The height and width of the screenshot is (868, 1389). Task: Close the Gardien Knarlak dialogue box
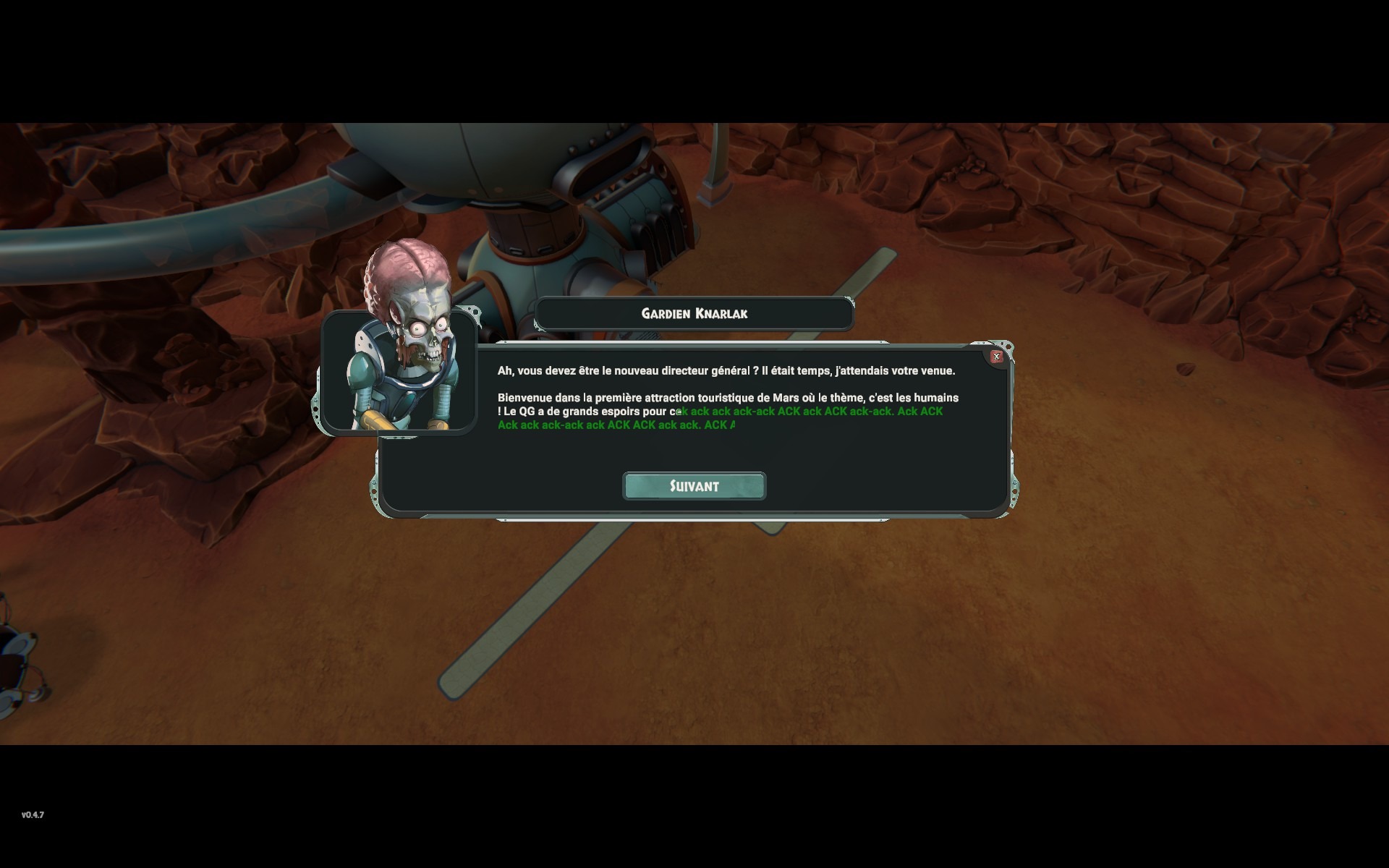pyautogui.click(x=996, y=357)
